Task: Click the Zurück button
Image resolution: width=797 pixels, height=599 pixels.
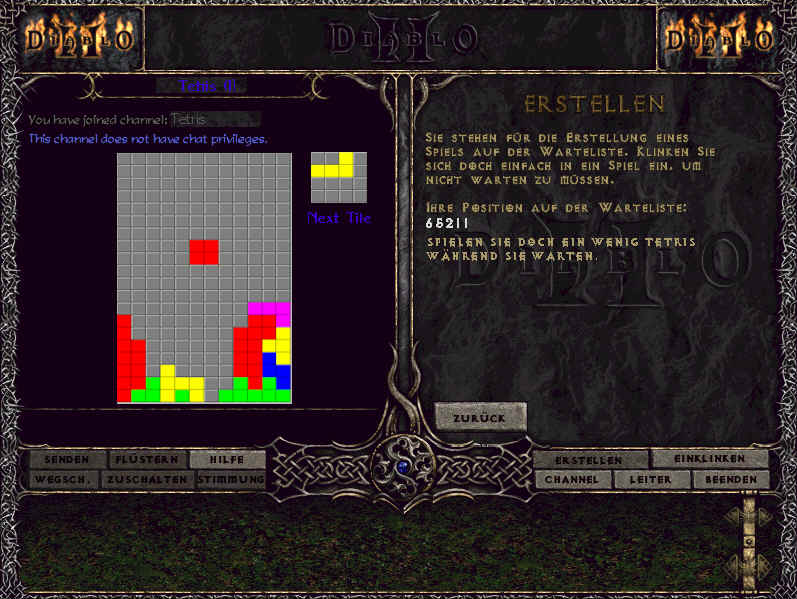Action: (480, 417)
